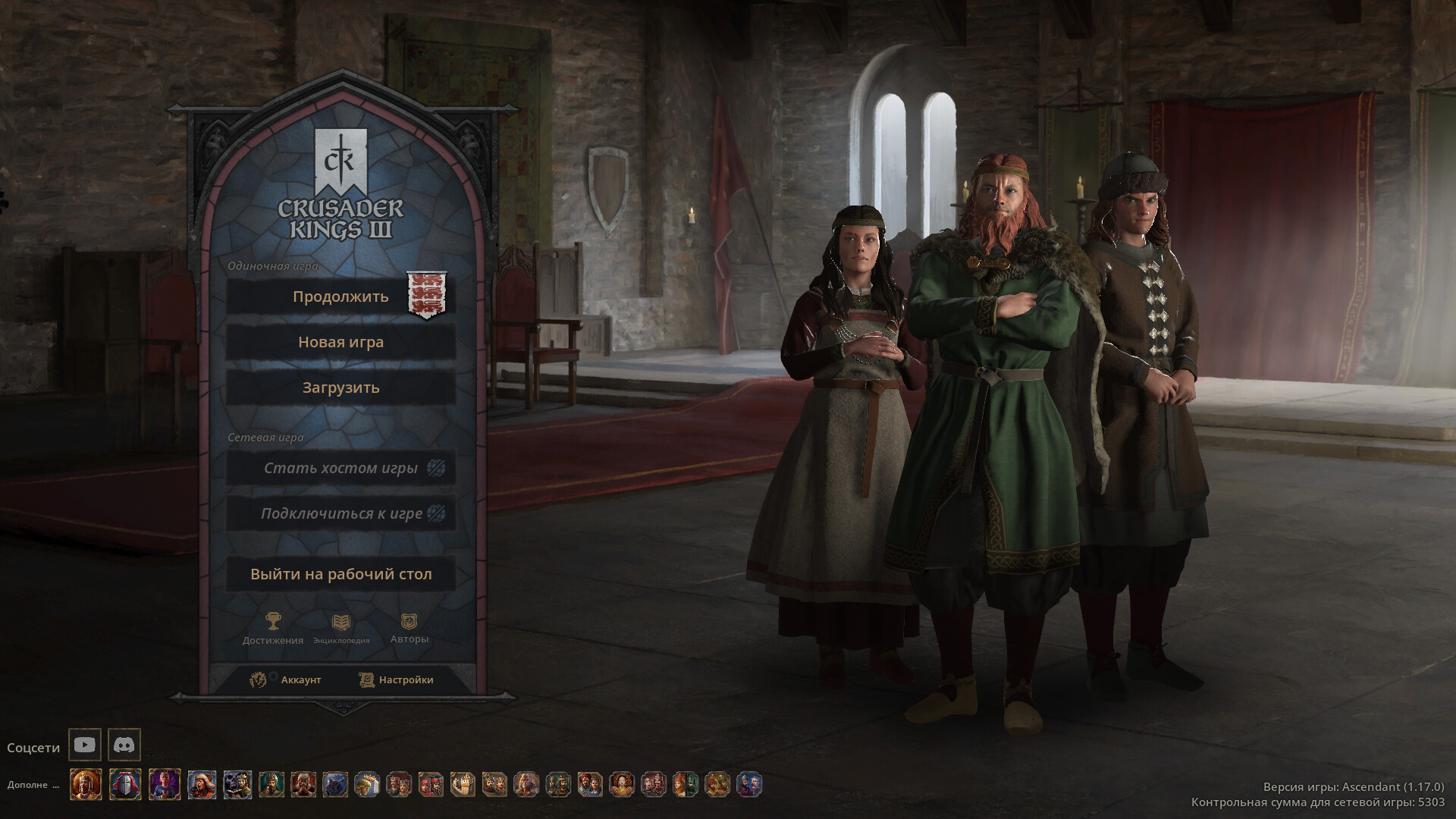This screenshot has height=819, width=1456.
Task: Select Подключиться к игре to join
Action: pyautogui.click(x=340, y=513)
